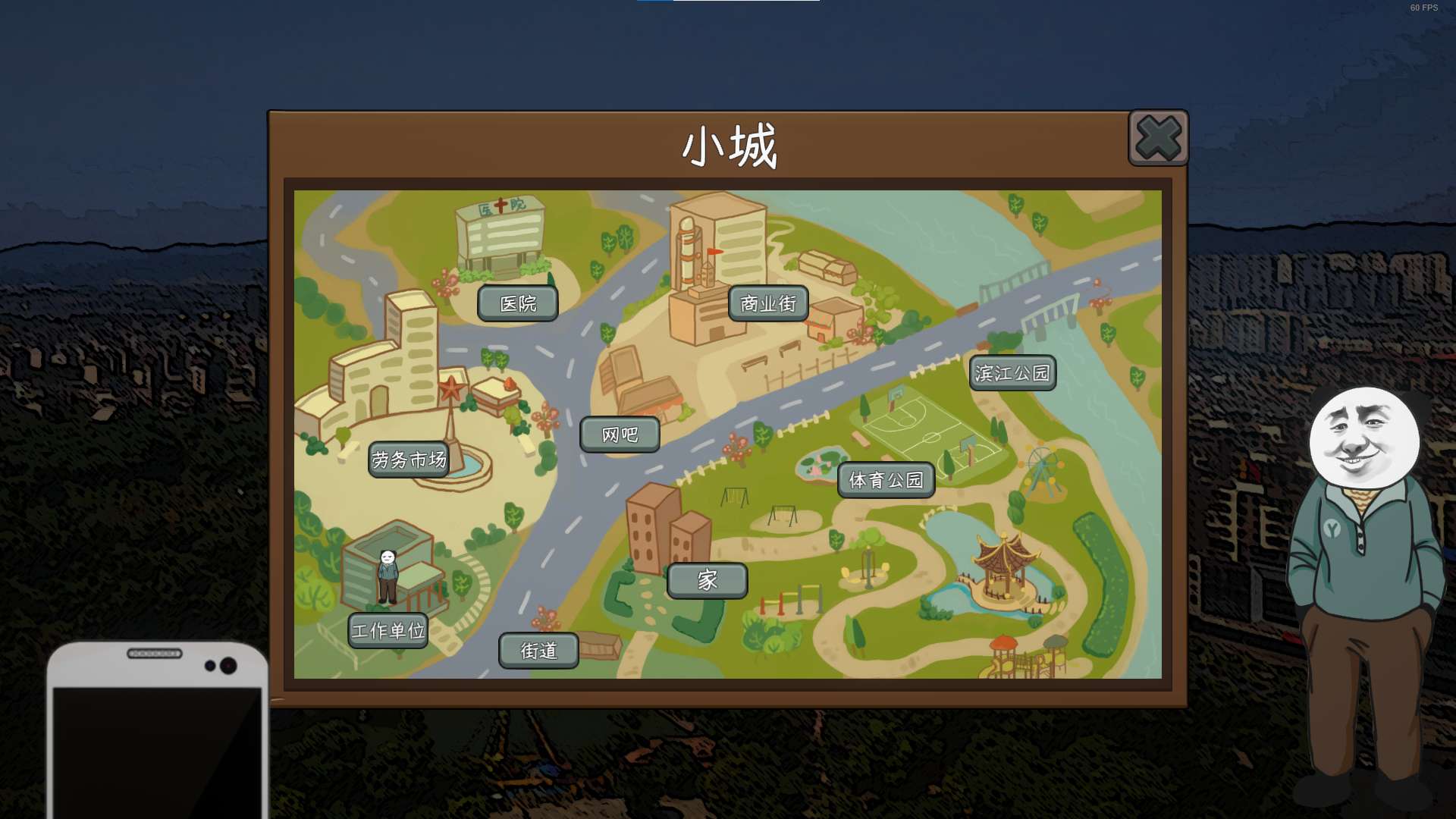Viewport: 1456px width, 819px height.
Task: Travel to 工作单位 (Workplace)
Action: click(389, 629)
